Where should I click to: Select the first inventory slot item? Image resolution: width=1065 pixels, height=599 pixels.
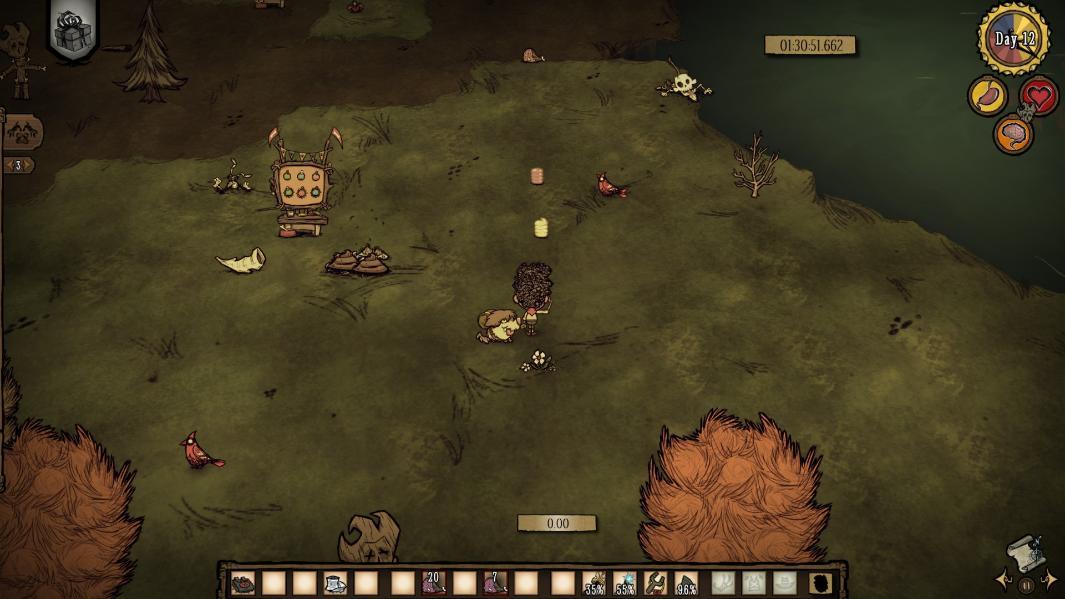(243, 583)
